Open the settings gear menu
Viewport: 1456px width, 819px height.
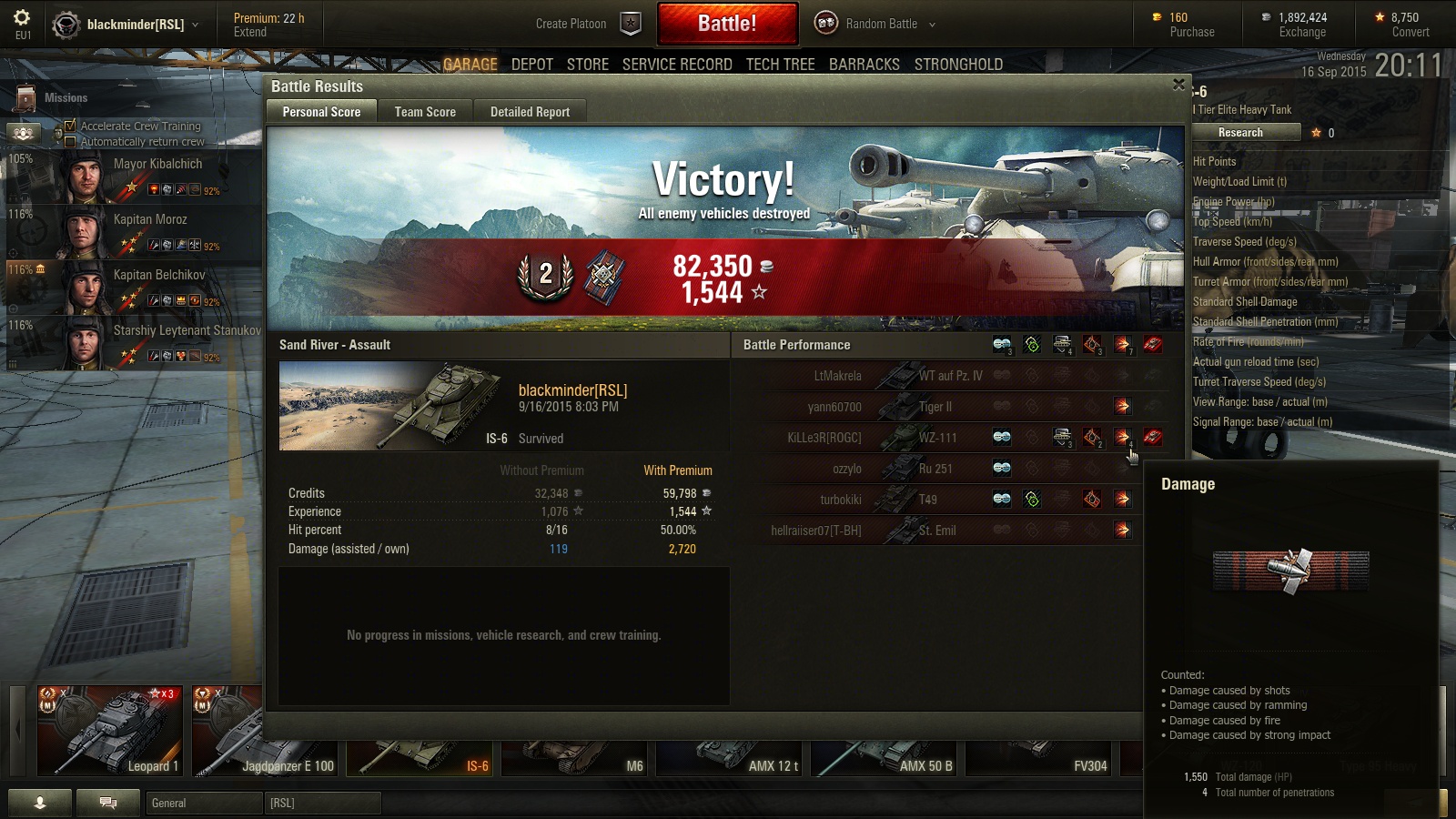pyautogui.click(x=22, y=18)
